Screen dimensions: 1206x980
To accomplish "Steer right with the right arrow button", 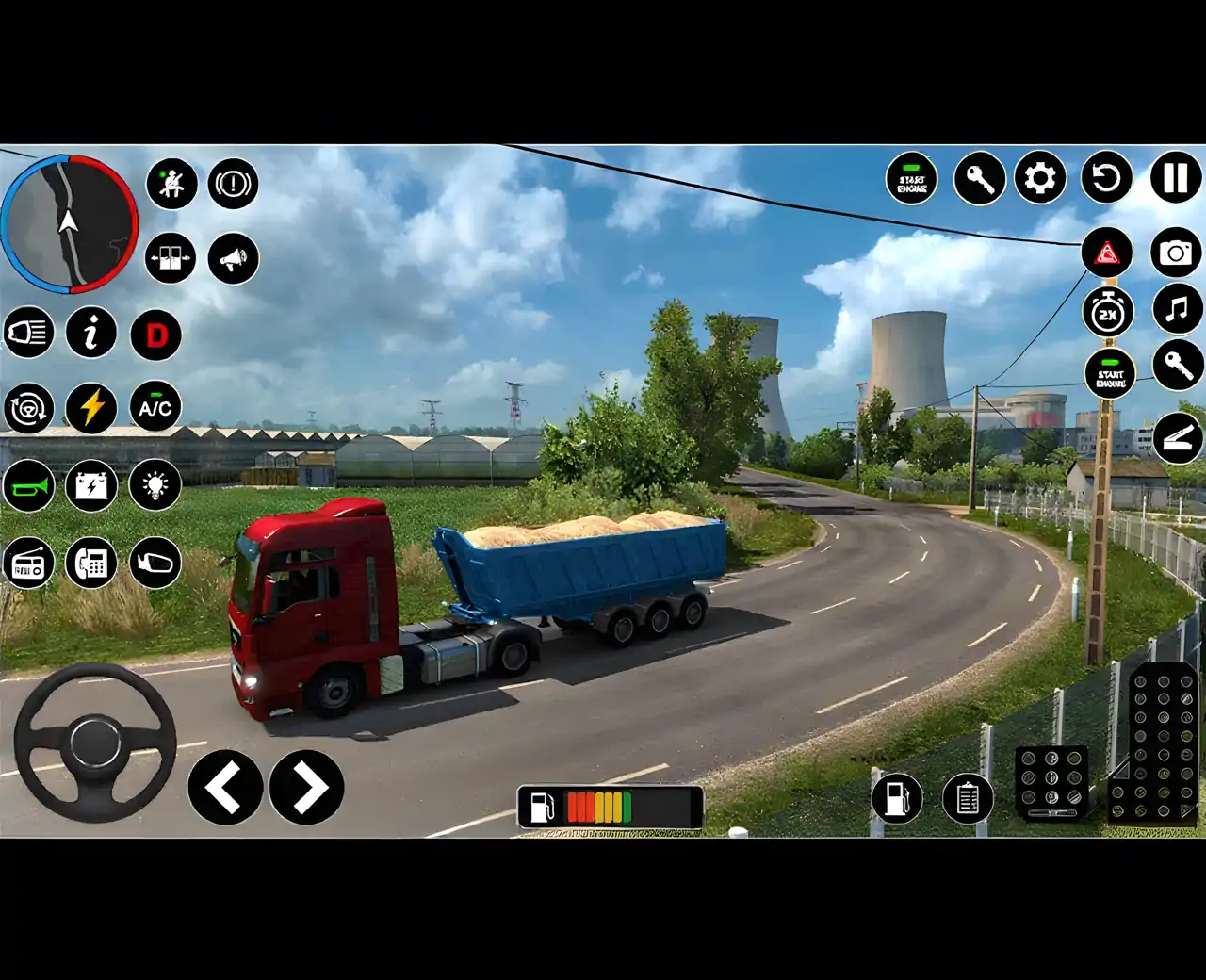I will pos(306,787).
